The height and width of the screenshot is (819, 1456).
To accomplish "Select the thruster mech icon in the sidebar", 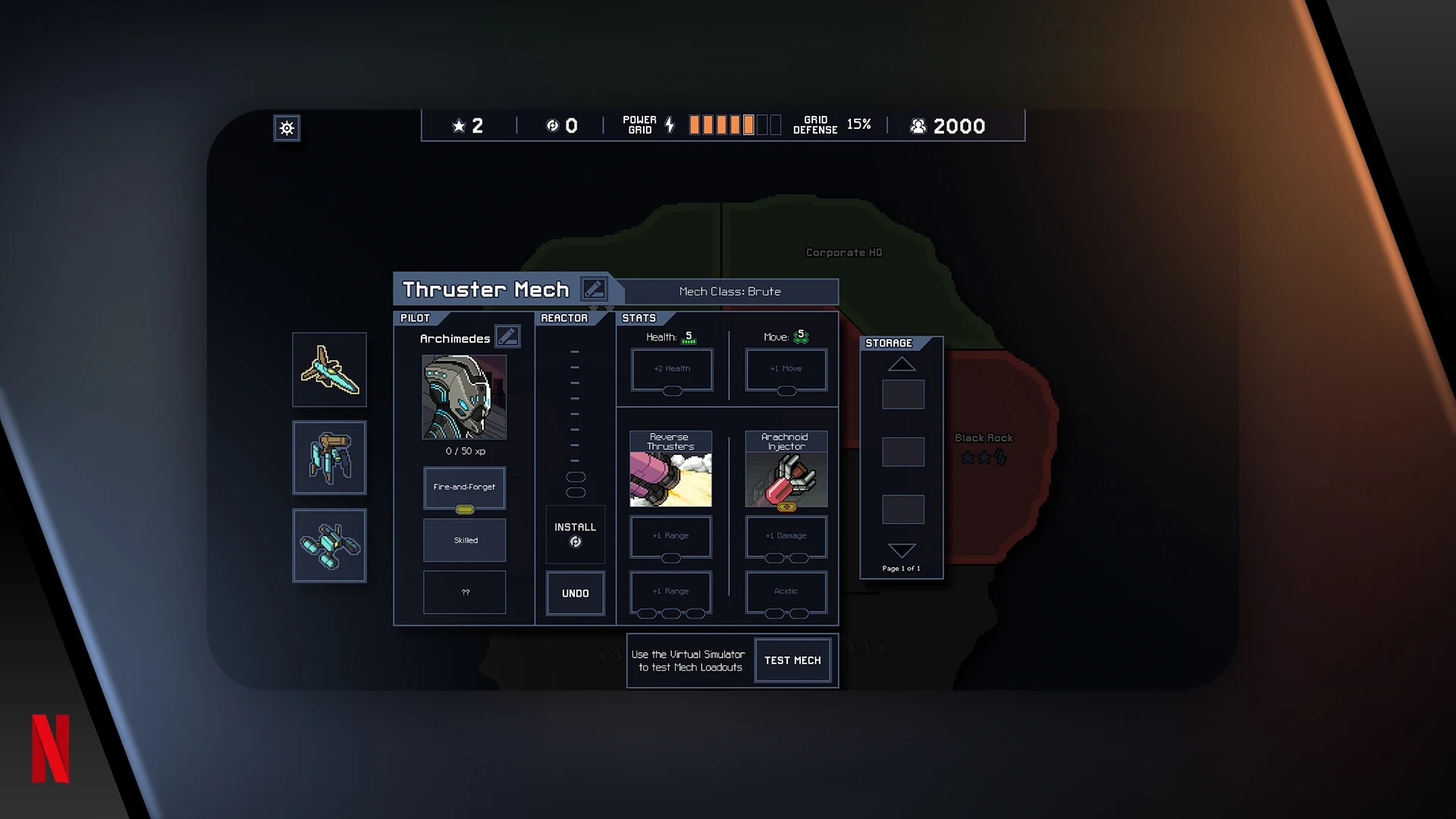I will point(329,545).
